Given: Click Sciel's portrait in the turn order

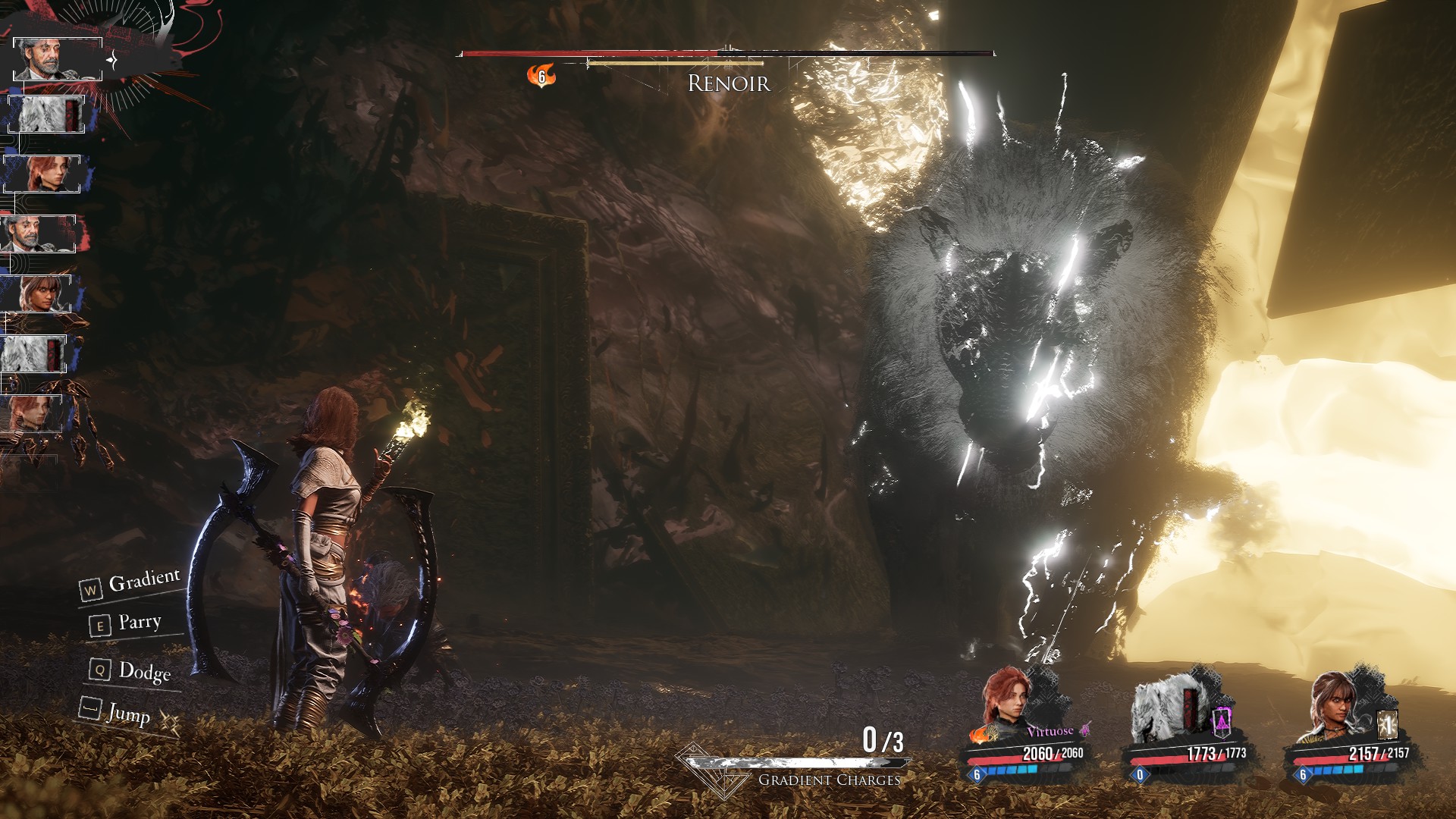Looking at the screenshot, I should [x=36, y=293].
